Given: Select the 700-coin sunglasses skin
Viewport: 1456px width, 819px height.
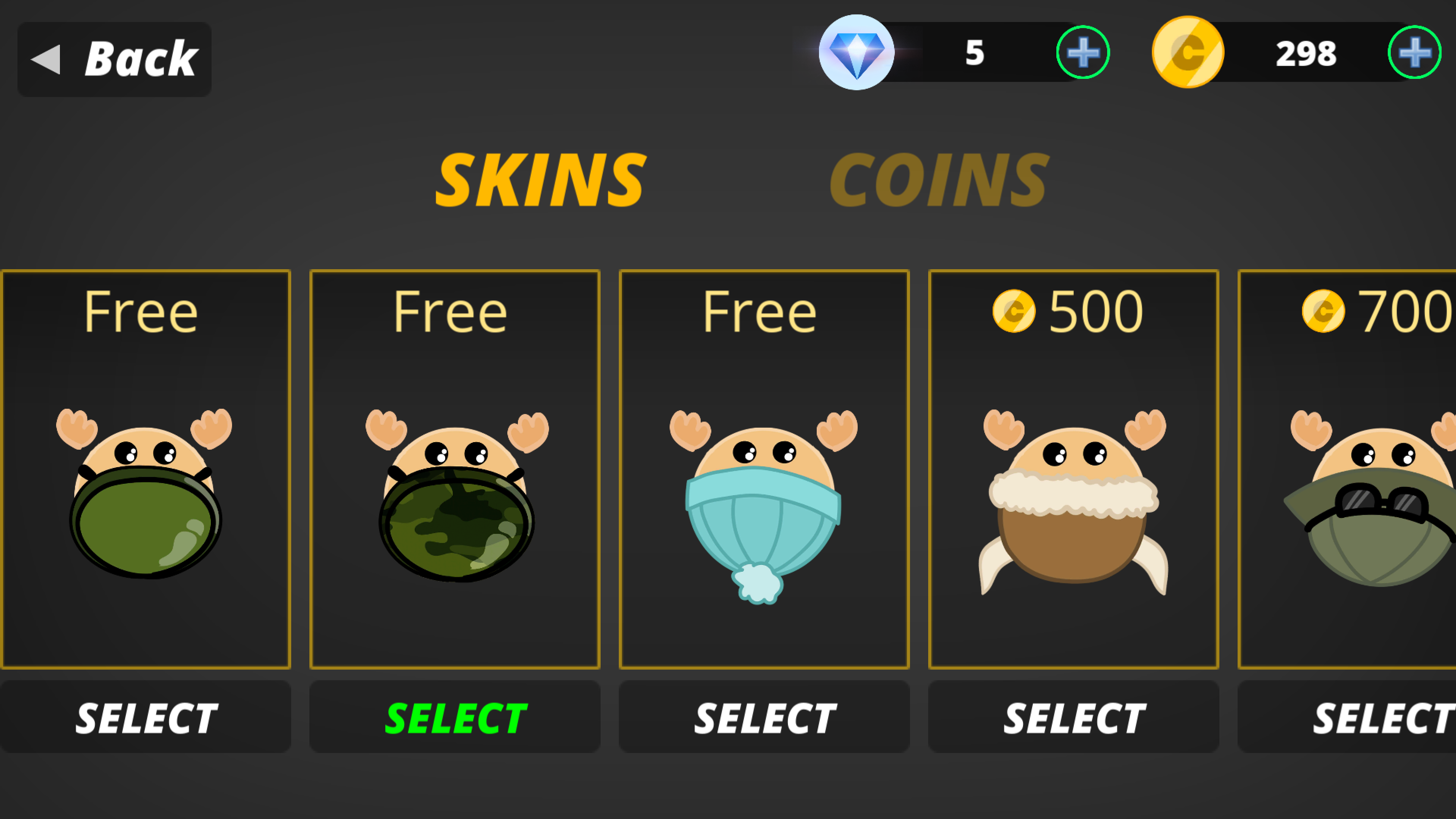Looking at the screenshot, I should [1382, 717].
